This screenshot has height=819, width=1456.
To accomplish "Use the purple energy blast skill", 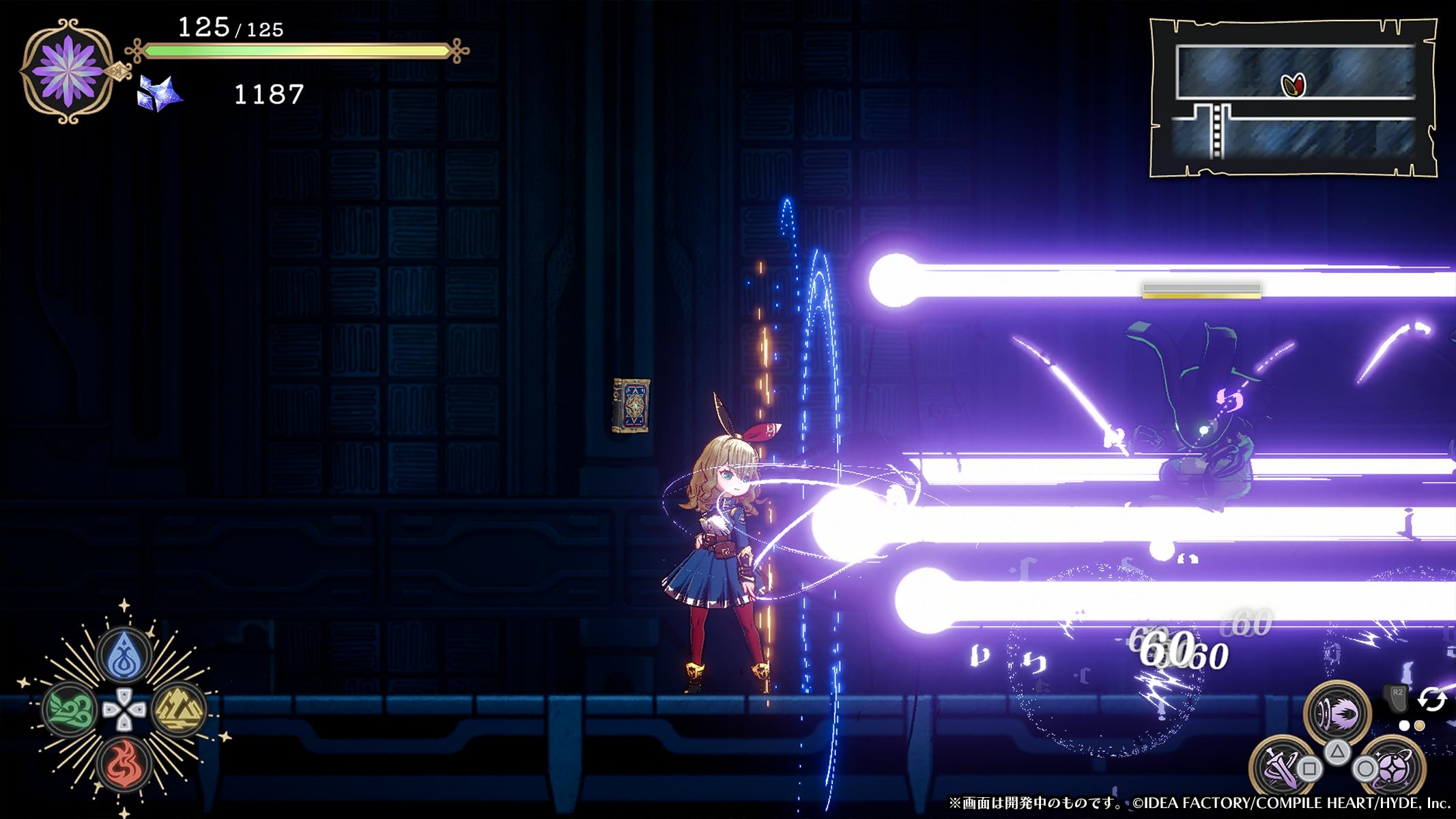I will pos(1337,712).
